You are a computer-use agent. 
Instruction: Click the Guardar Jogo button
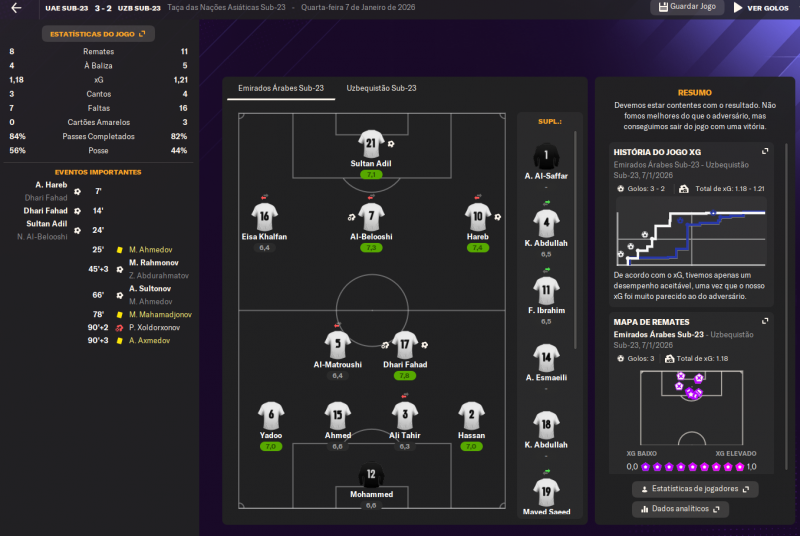(688, 7)
